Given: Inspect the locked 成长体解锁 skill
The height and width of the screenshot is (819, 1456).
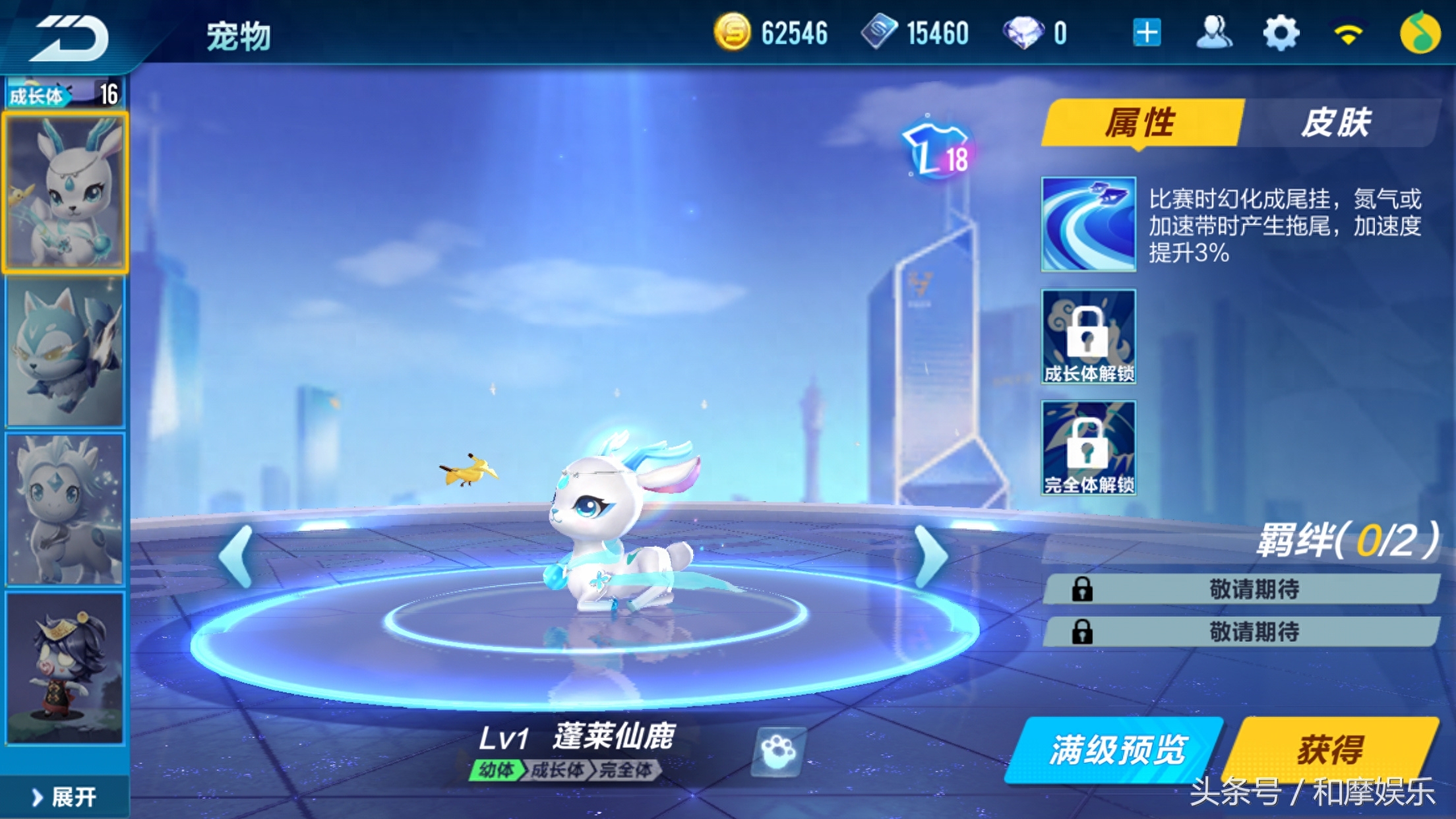Looking at the screenshot, I should point(1088,336).
